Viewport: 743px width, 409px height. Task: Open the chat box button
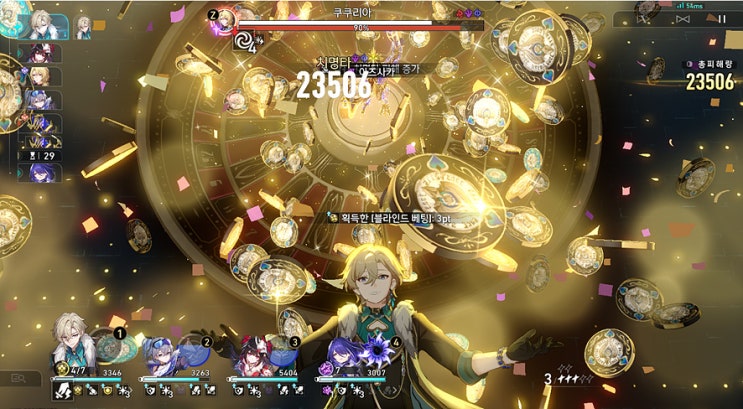(x=19, y=378)
